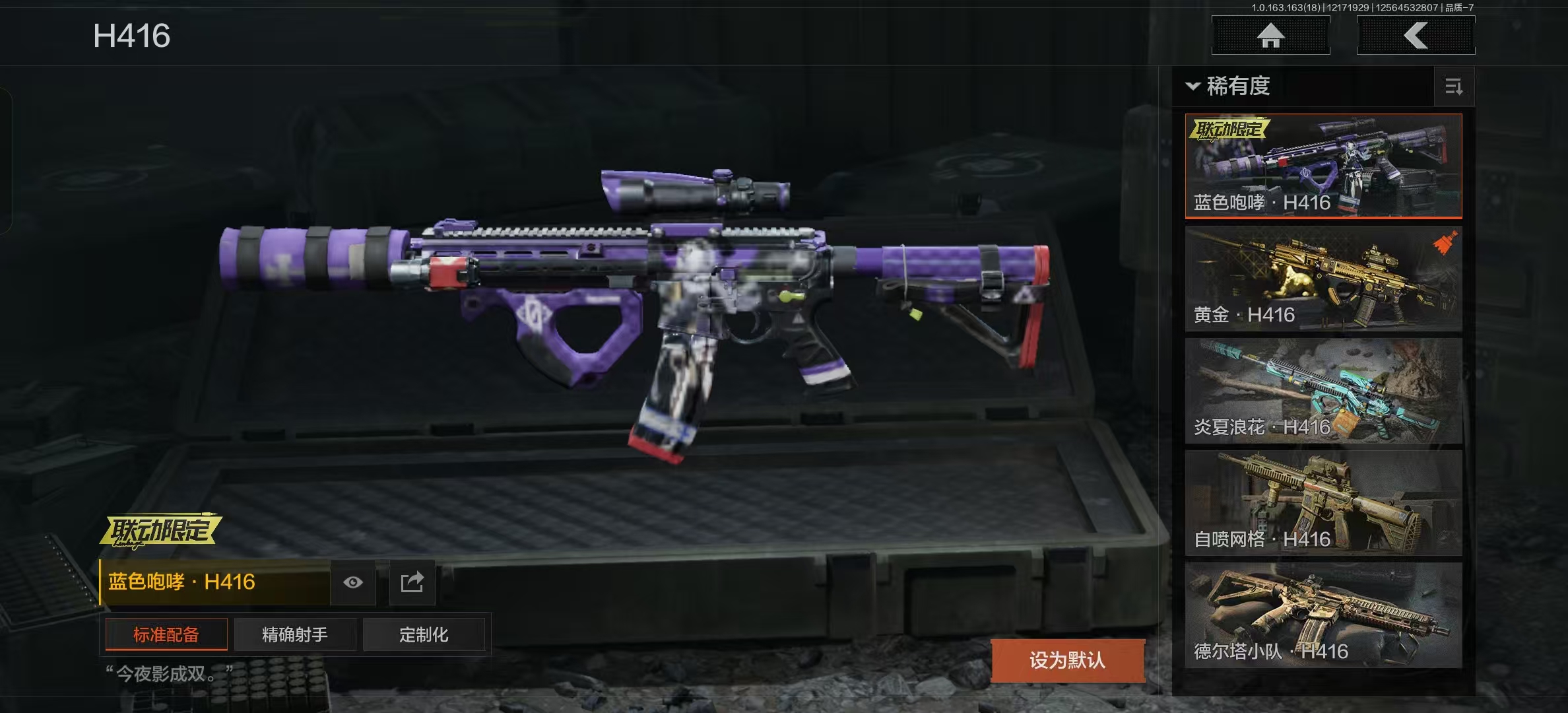Switch to the 标准配备 tab
1568x713 pixels.
(x=166, y=634)
